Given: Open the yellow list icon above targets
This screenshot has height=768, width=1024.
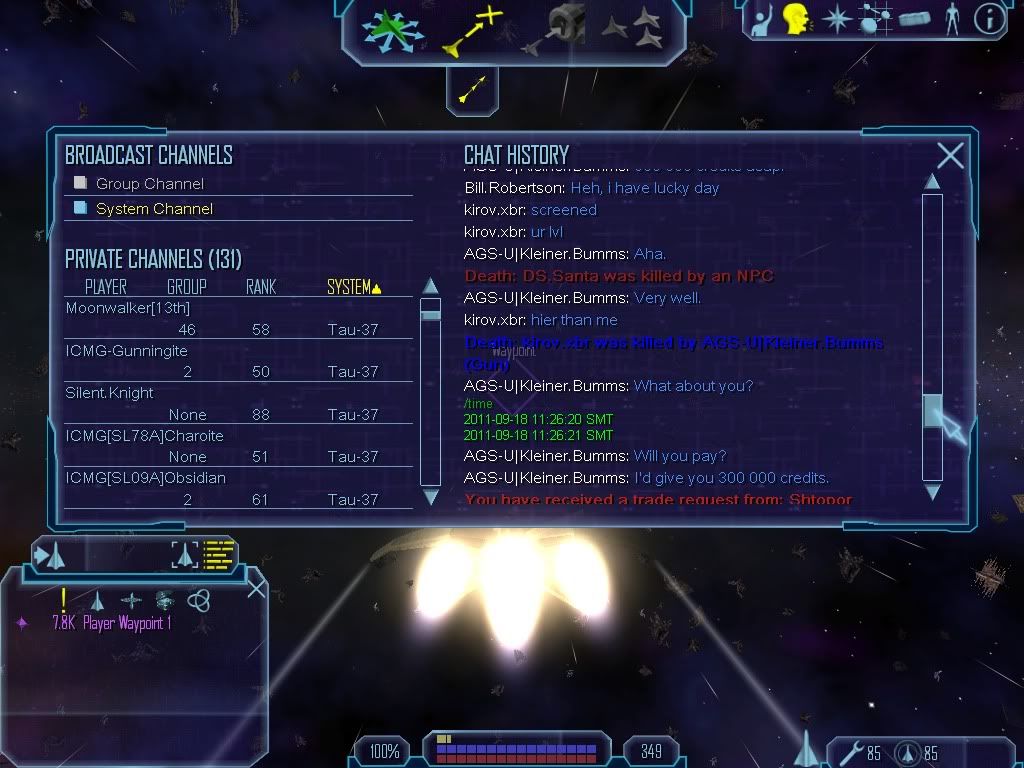Looking at the screenshot, I should 218,554.
